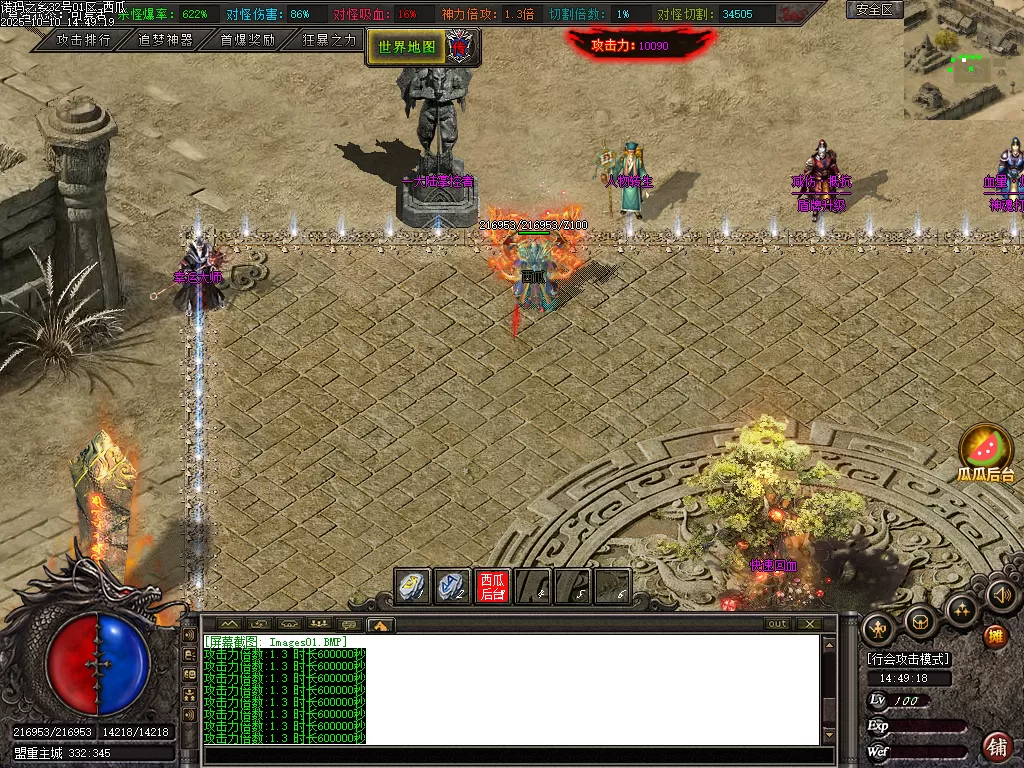Open the red 铺 shop button

click(996, 746)
